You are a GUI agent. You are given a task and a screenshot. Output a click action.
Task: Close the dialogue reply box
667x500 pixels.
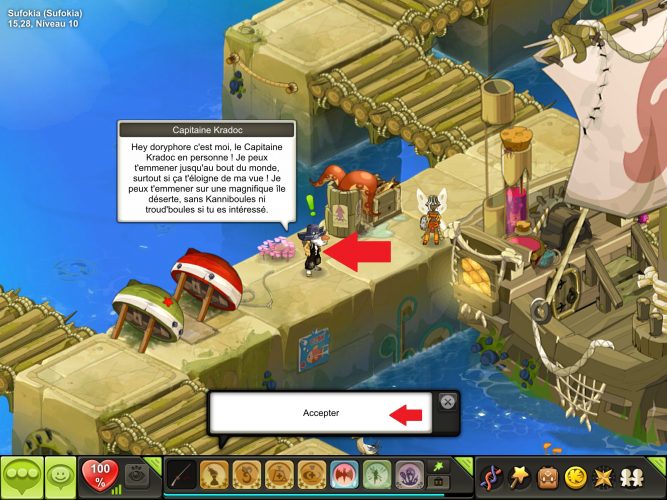point(448,402)
